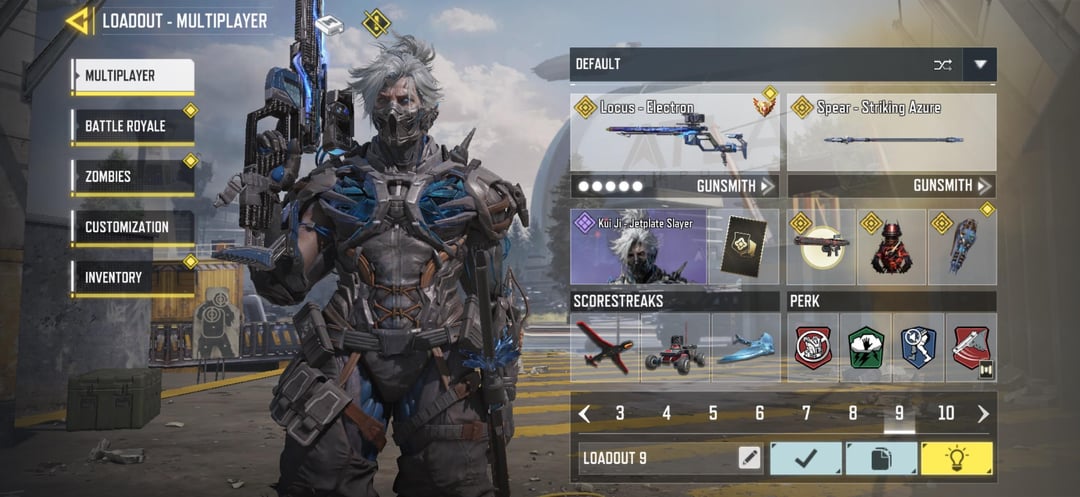Select the Locus - Electron primary weapon
This screenshot has width=1080, height=497.
point(675,133)
